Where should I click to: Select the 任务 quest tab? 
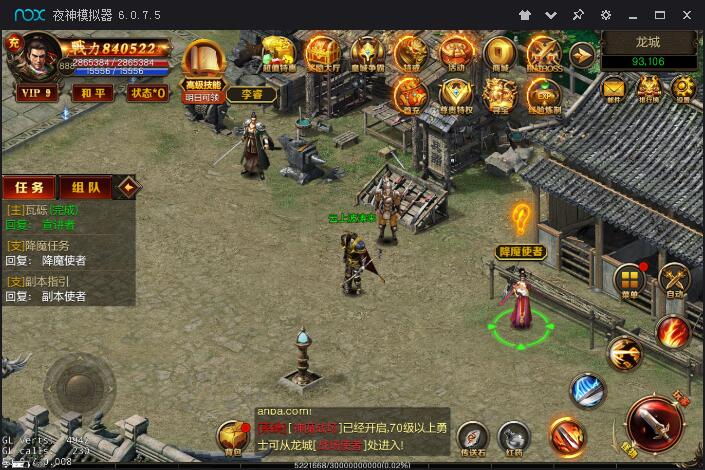[x=29, y=188]
